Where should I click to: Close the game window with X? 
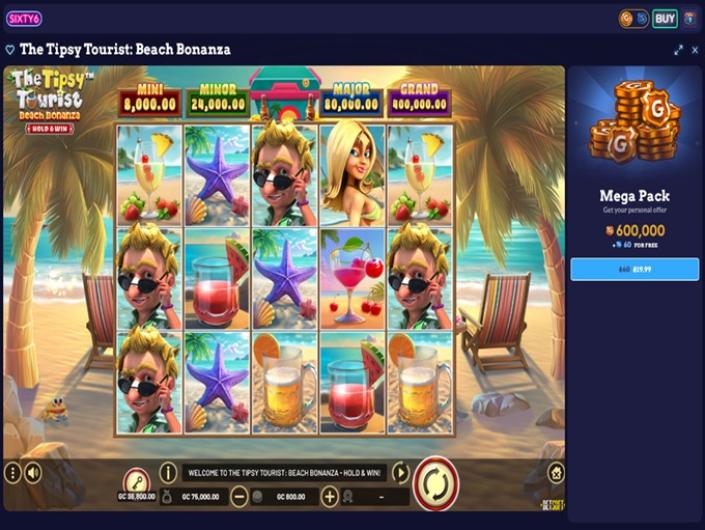click(694, 49)
